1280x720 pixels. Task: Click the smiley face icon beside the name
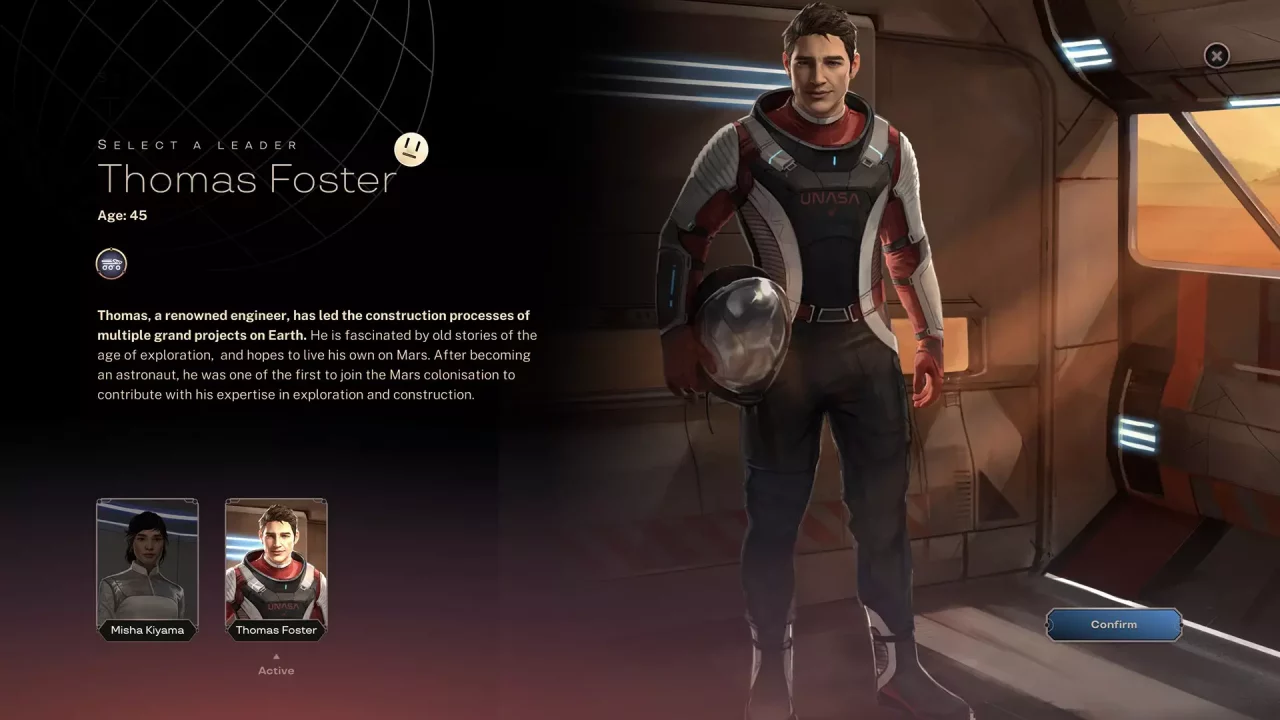pyautogui.click(x=411, y=150)
